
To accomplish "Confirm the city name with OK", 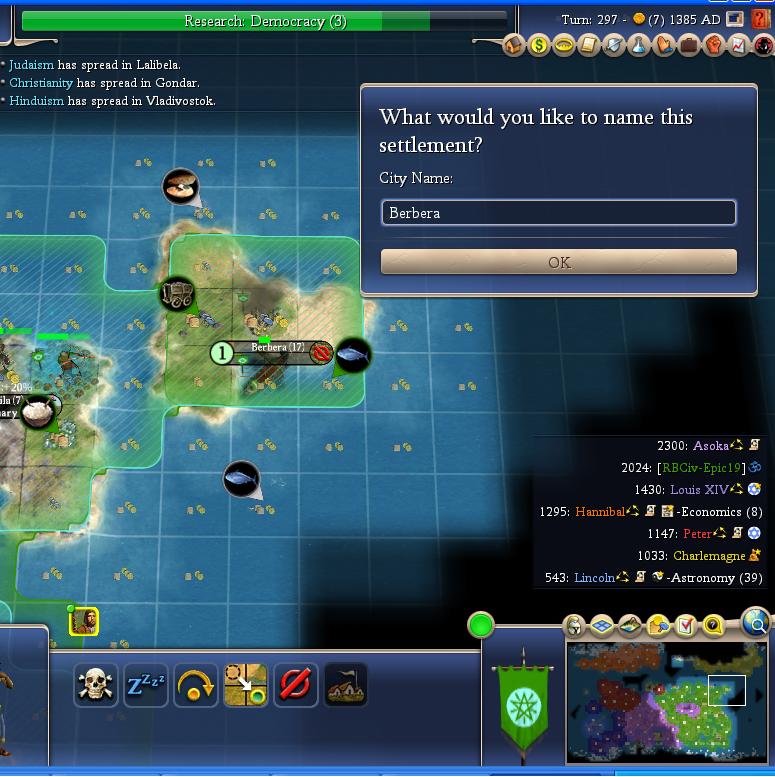I will [x=559, y=262].
